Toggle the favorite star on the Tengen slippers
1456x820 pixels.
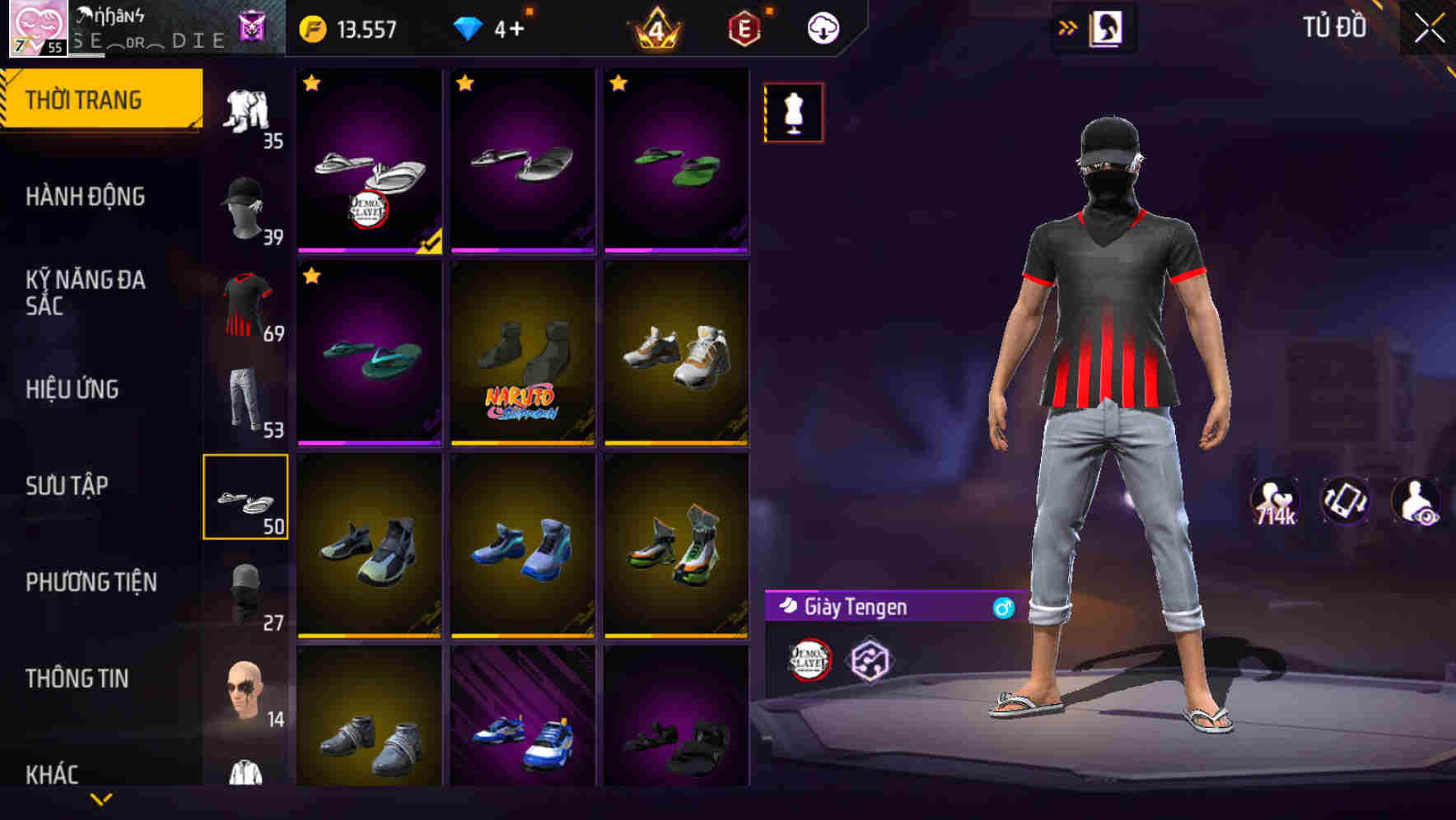point(311,82)
